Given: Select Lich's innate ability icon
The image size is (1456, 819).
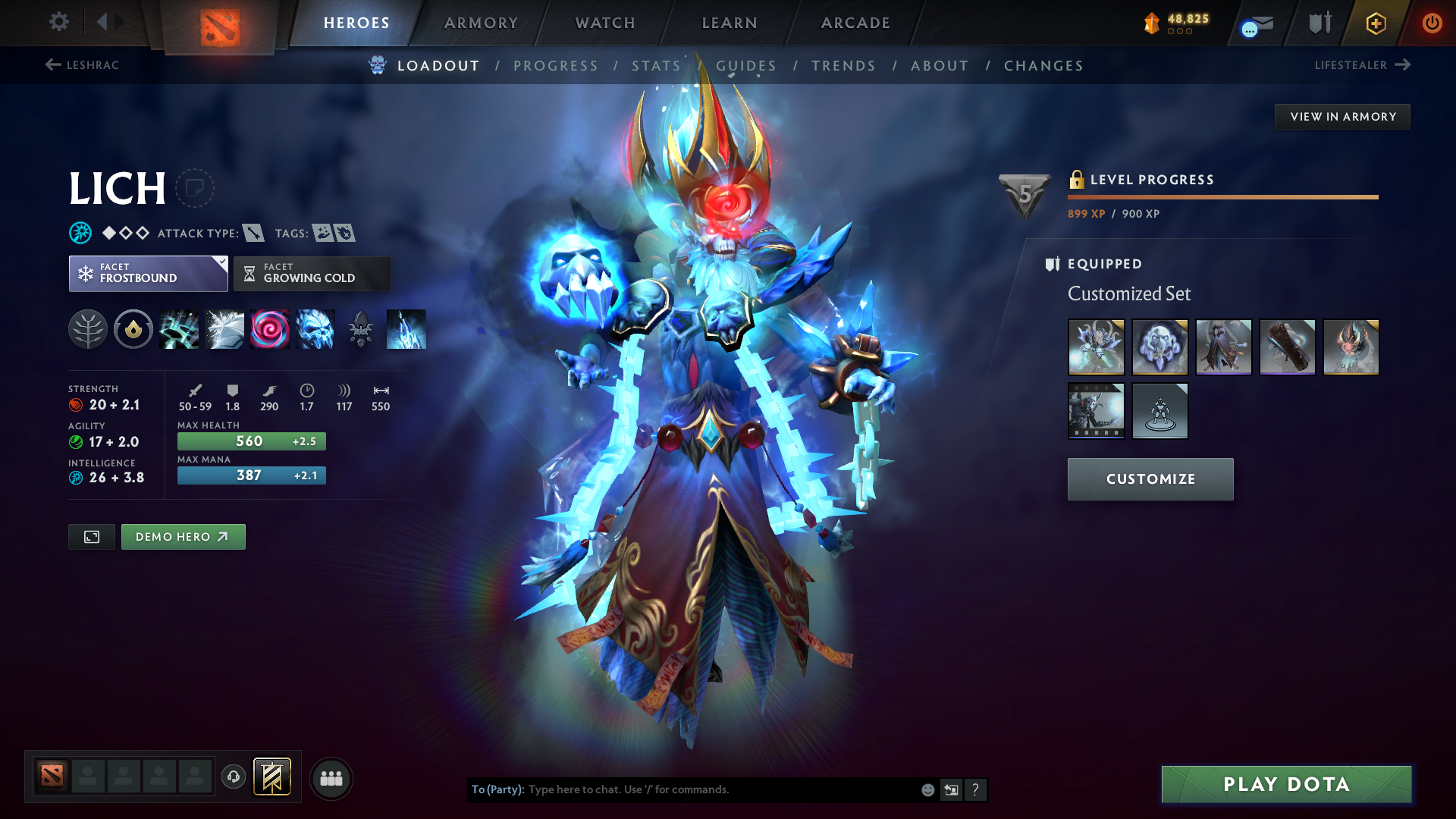Looking at the screenshot, I should coord(88,329).
